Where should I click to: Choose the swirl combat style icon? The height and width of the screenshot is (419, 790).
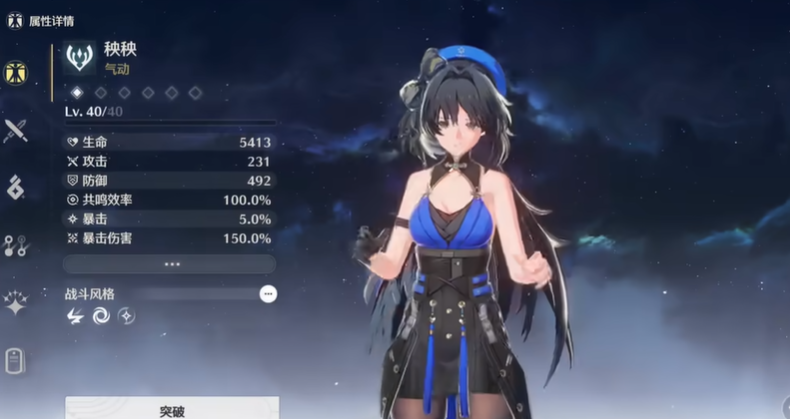101,316
